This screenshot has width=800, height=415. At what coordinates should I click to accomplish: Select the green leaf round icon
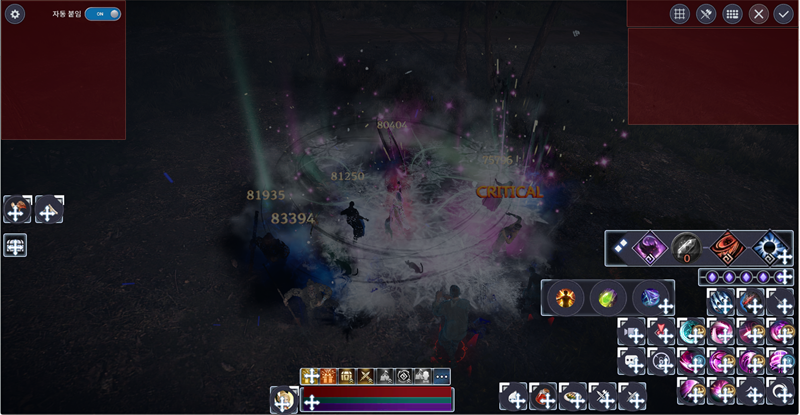(606, 298)
